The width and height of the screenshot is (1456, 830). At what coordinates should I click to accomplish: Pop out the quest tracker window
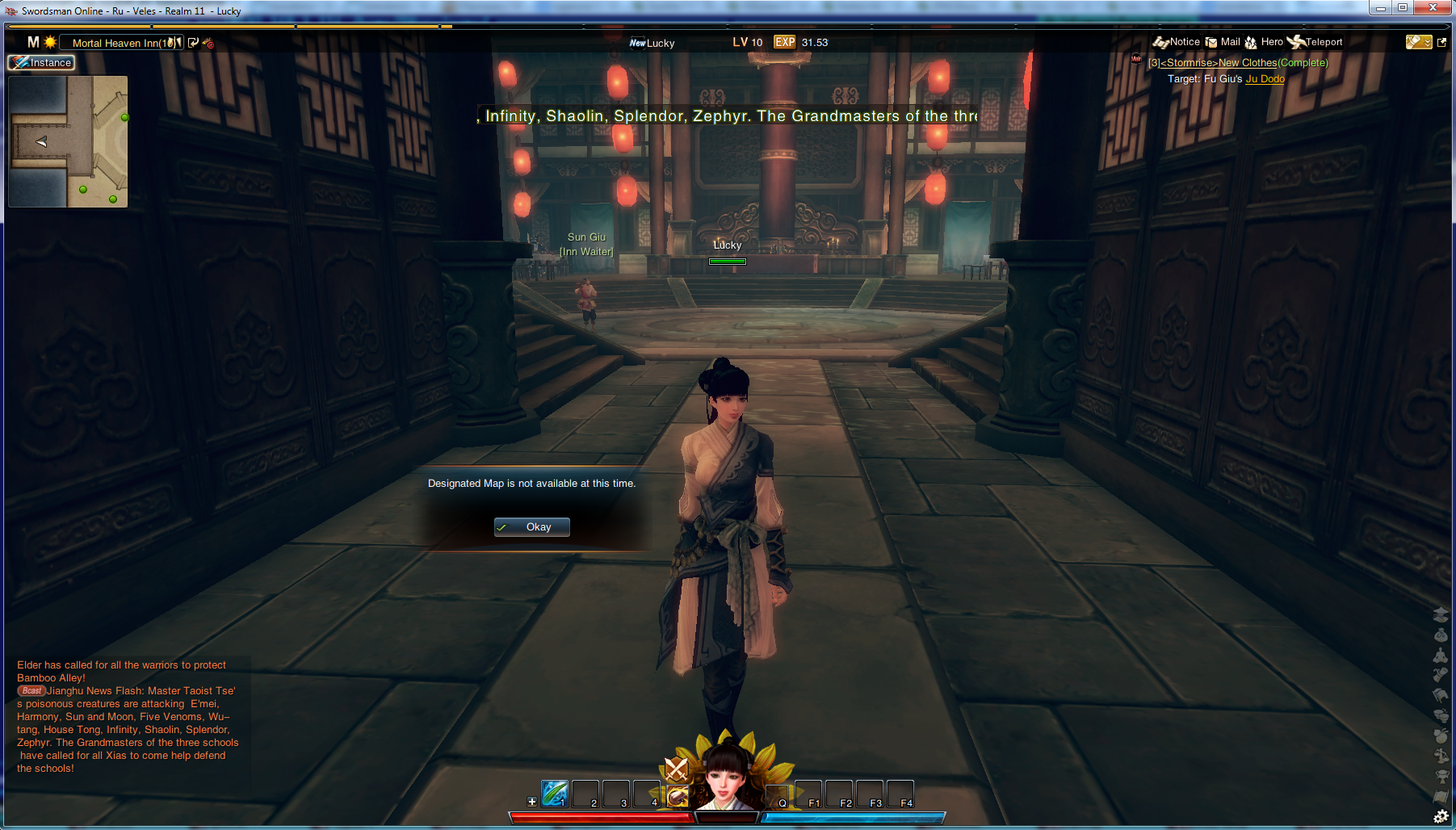1442,43
